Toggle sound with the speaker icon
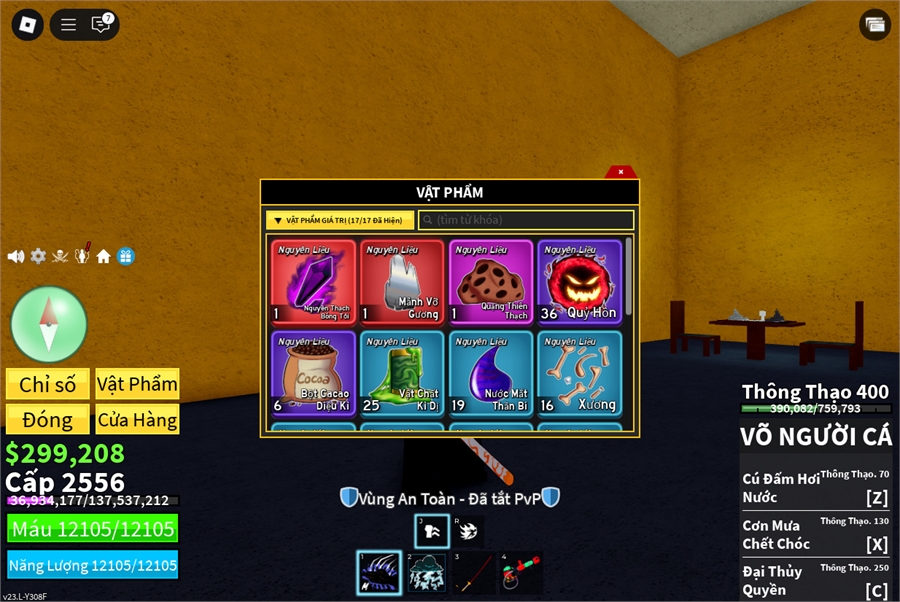 click(x=16, y=257)
